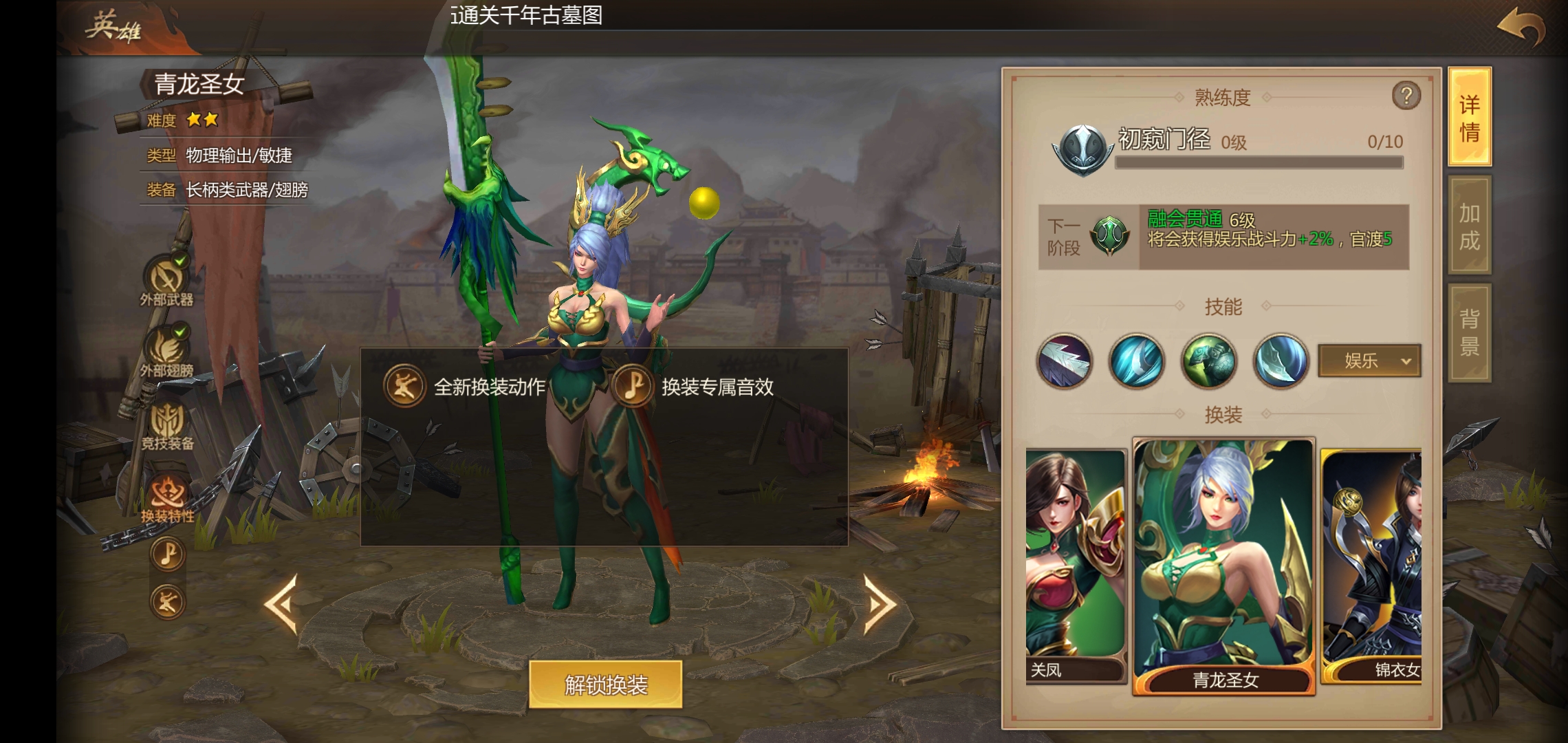Open the 加成 bonus tab
The image size is (1568, 743).
coord(1470,226)
